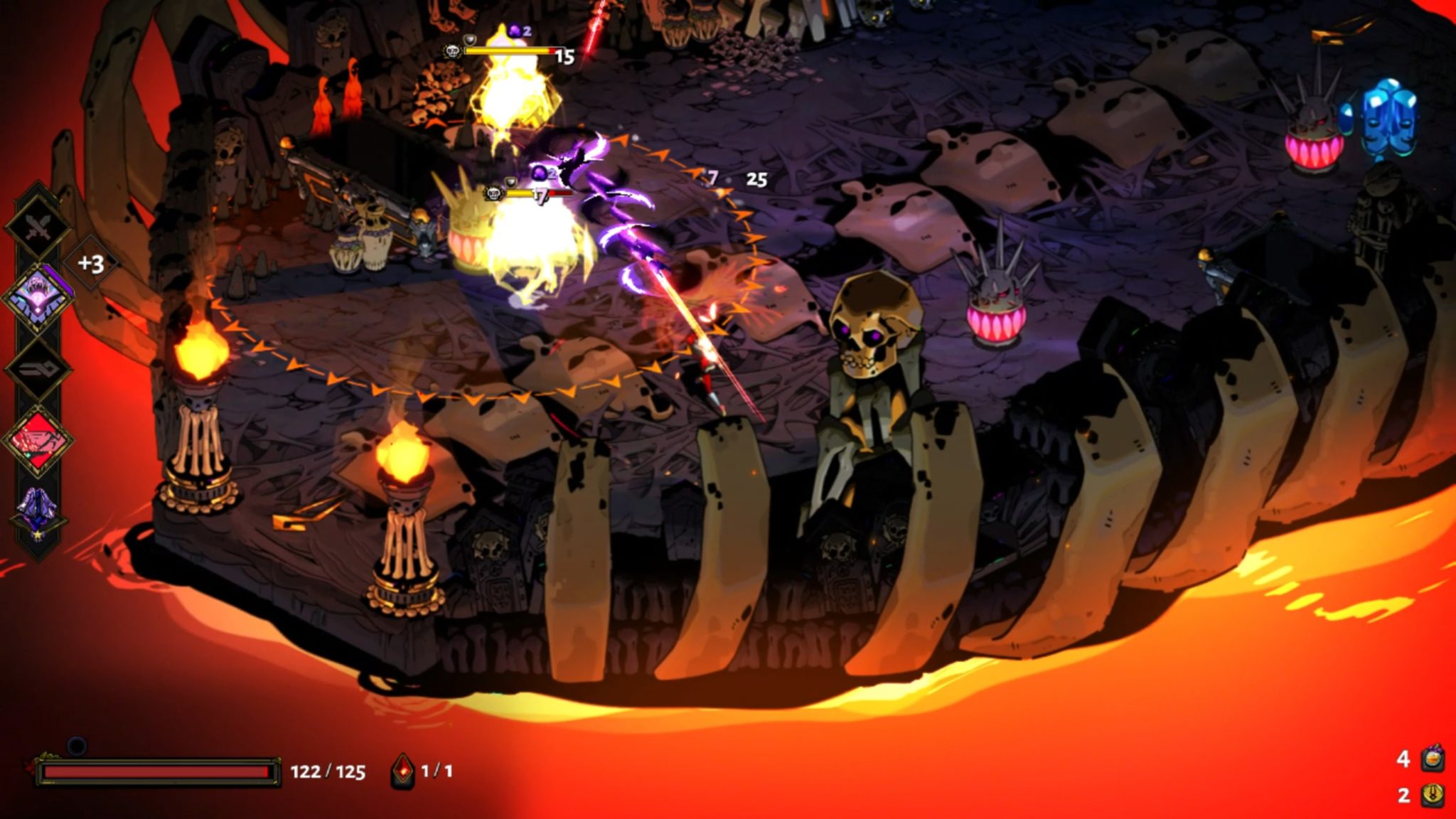
Task: Toggle the armor shield marker above the top enemy
Action: (470, 39)
